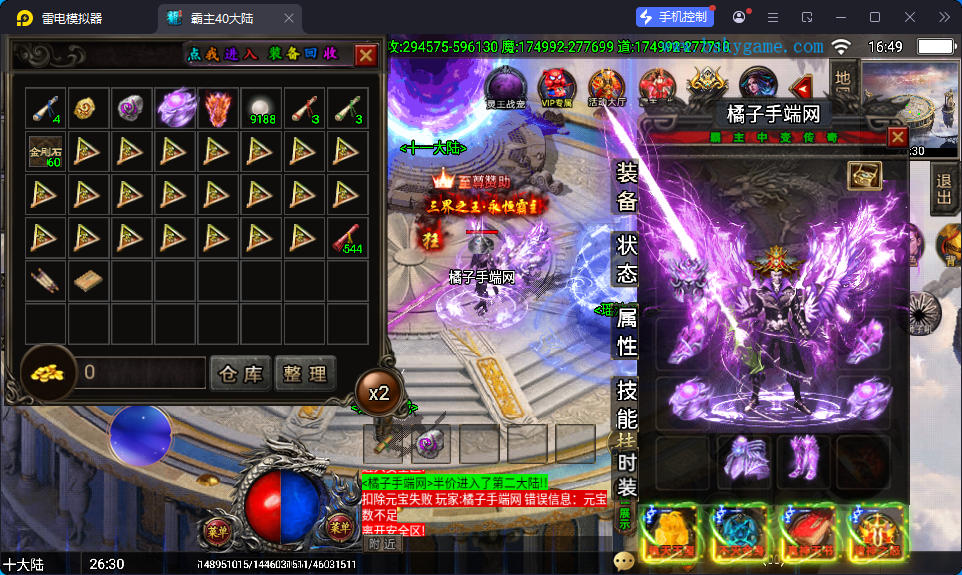Open the treasure chest icon in character panel
Screen dimensions: 962x575
point(863,175)
